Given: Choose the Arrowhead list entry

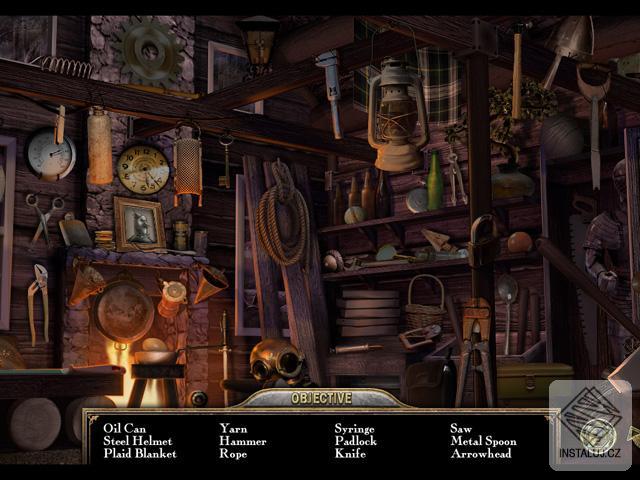Looking at the screenshot, I should point(480,454).
